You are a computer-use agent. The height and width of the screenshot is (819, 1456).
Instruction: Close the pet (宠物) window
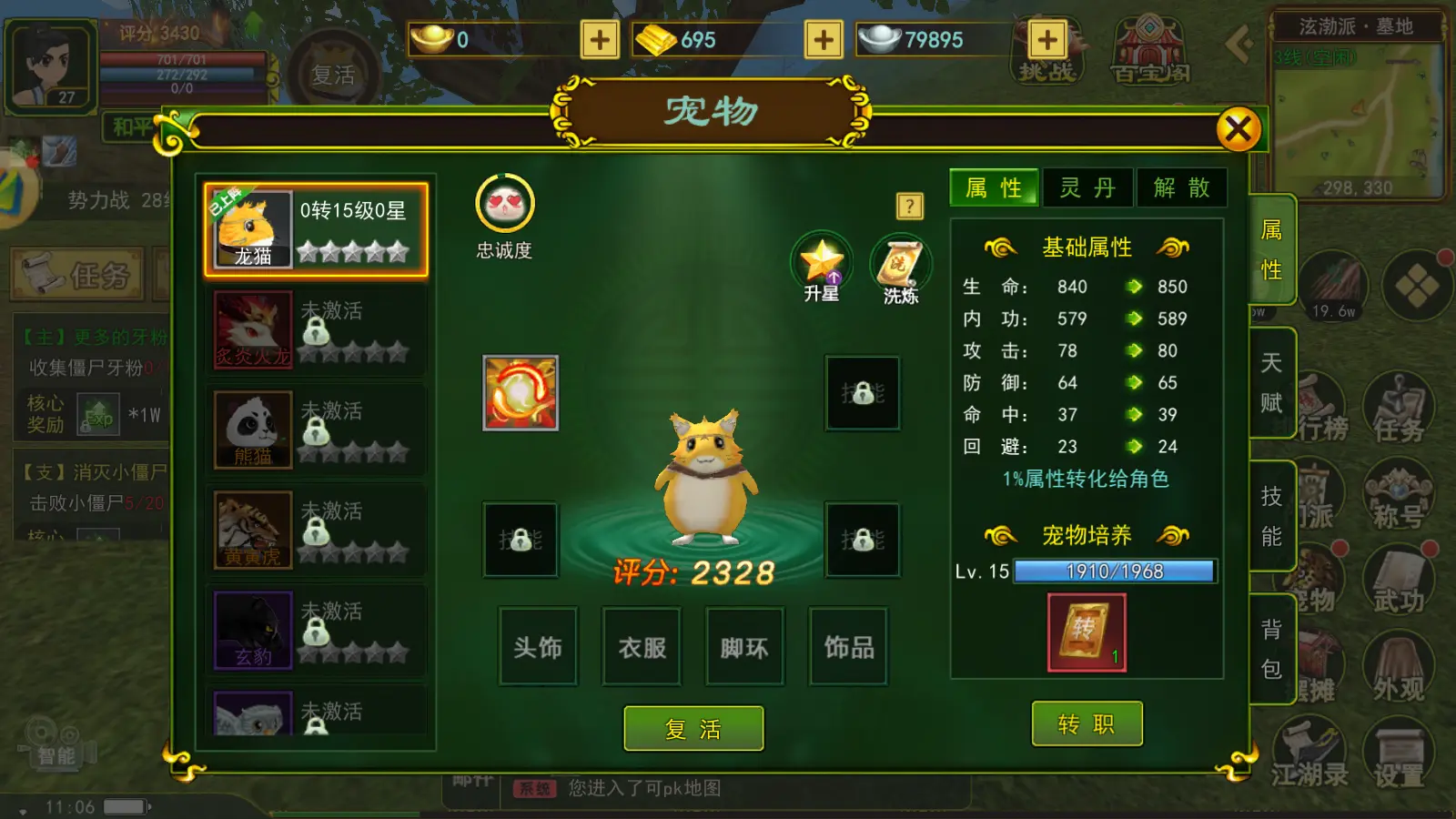coord(1238,129)
